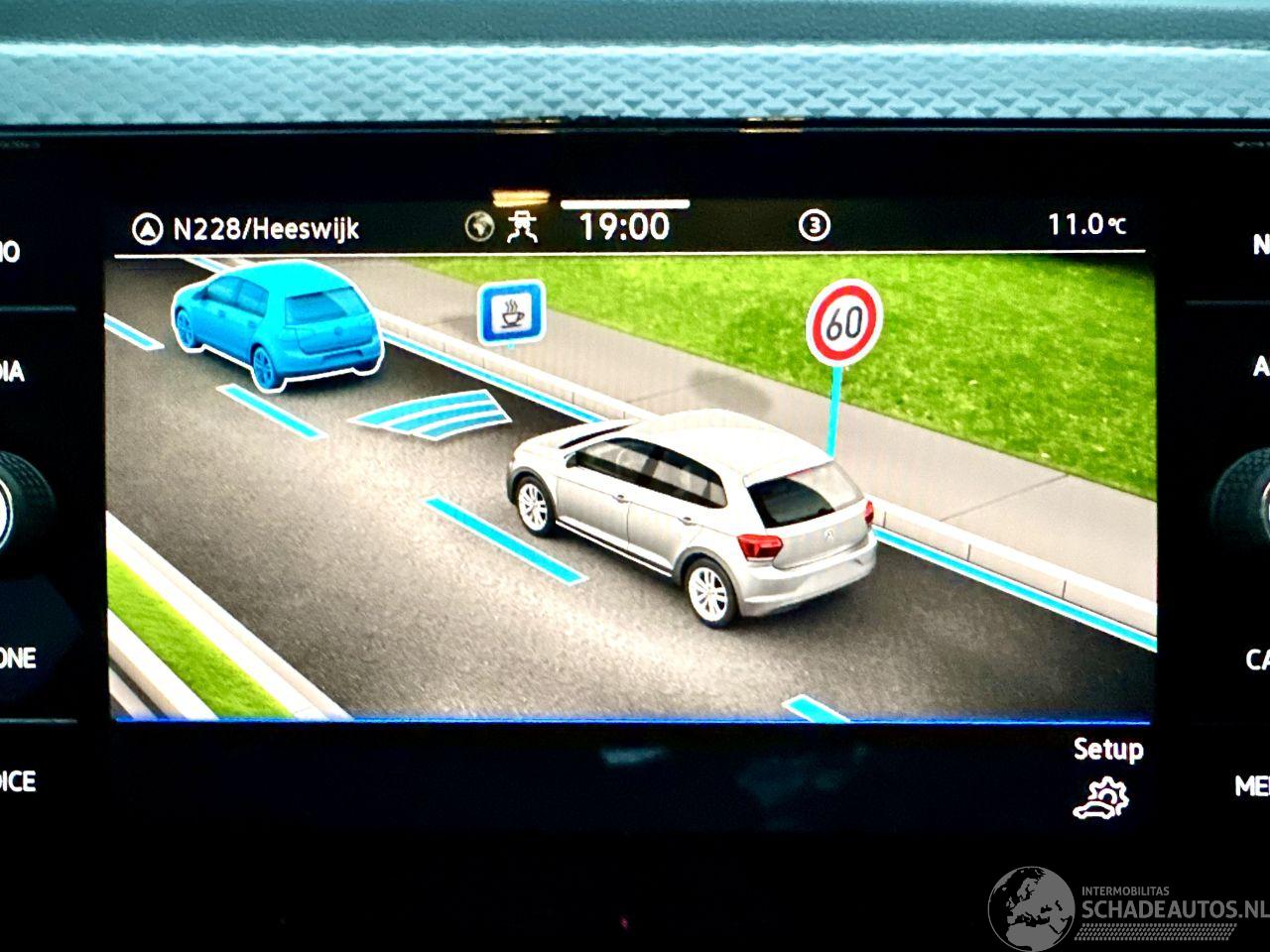Image resolution: width=1270 pixels, height=952 pixels.
Task: Open the N228/Heeswijk navigation readout
Action: coord(246,229)
